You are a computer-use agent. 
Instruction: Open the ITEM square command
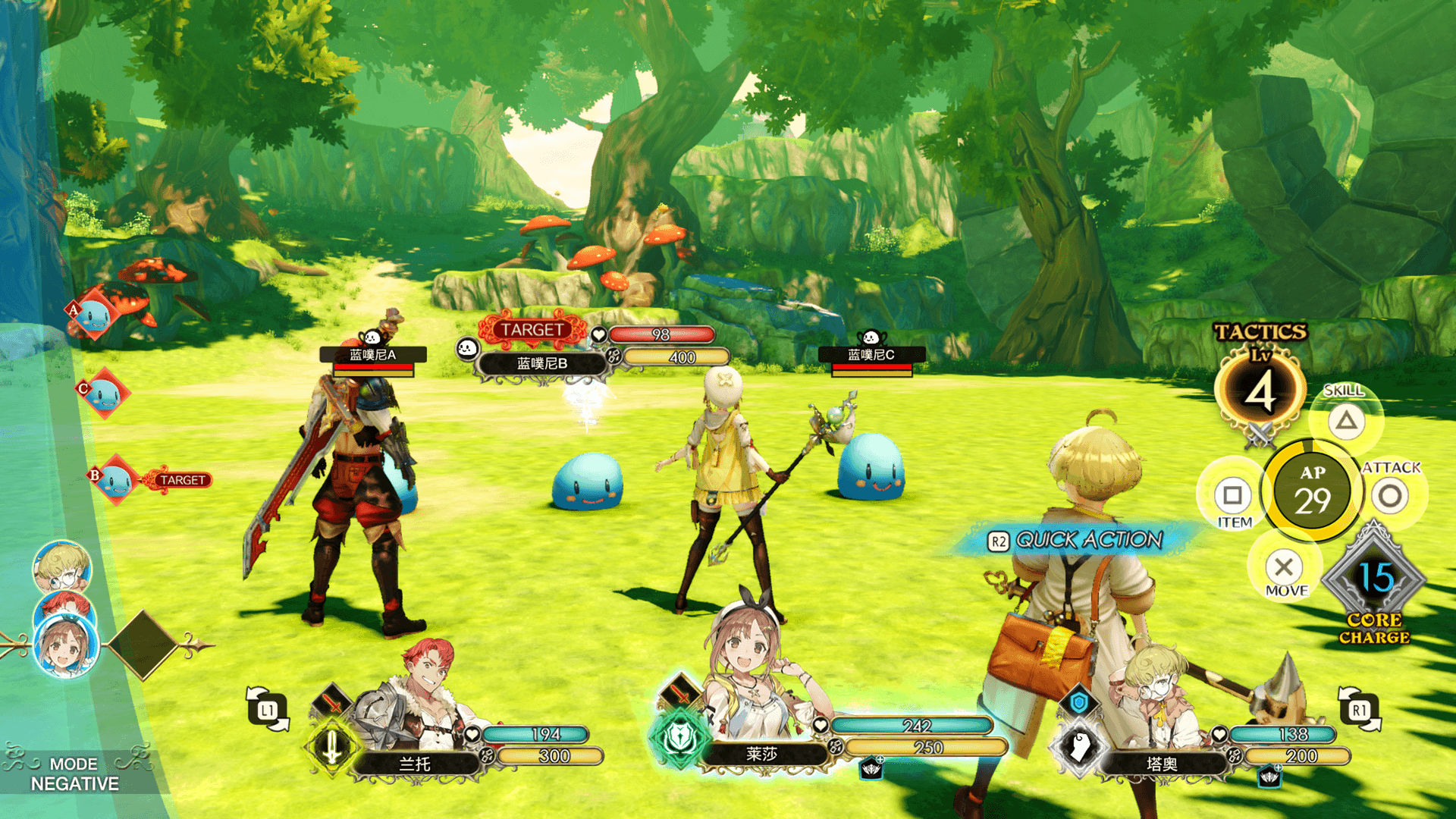tap(1232, 496)
